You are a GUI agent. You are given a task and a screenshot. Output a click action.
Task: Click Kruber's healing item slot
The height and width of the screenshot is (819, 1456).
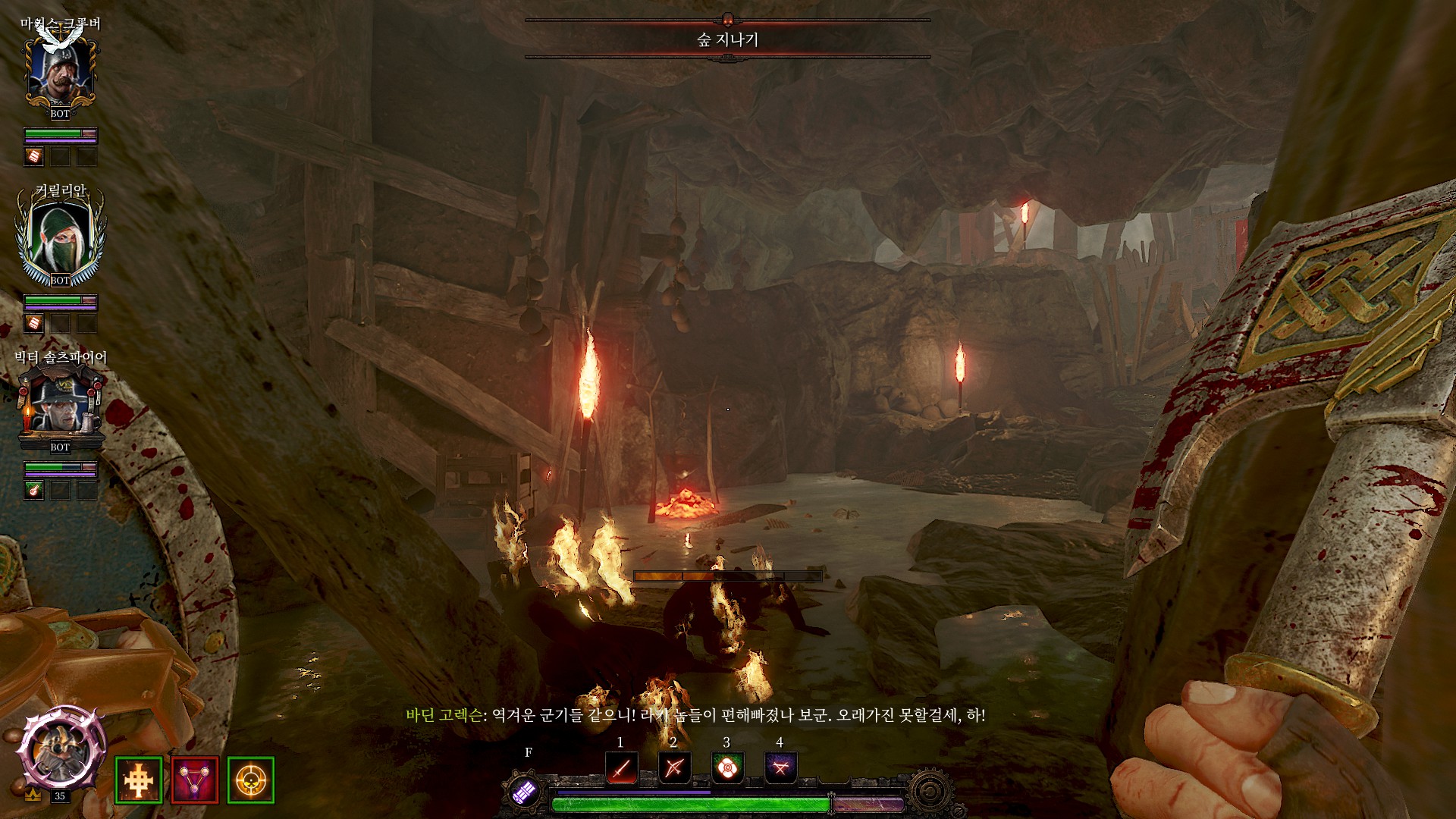click(x=34, y=157)
